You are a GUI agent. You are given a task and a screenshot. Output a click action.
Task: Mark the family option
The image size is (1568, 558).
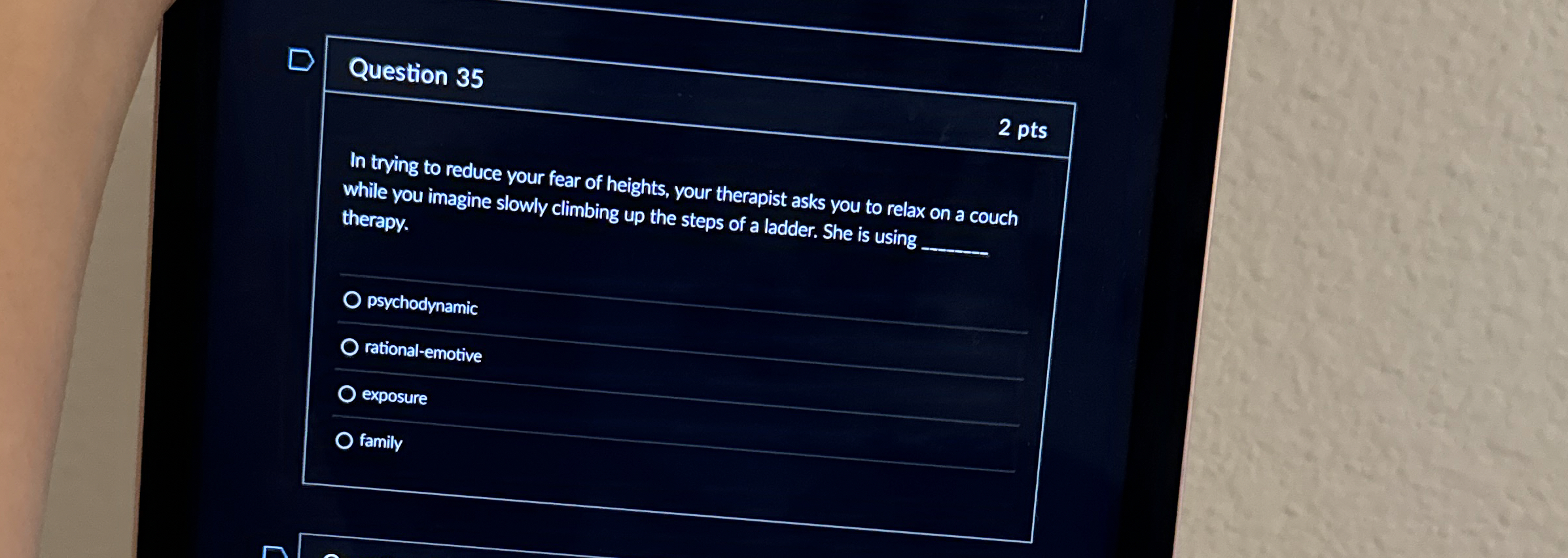[x=344, y=441]
